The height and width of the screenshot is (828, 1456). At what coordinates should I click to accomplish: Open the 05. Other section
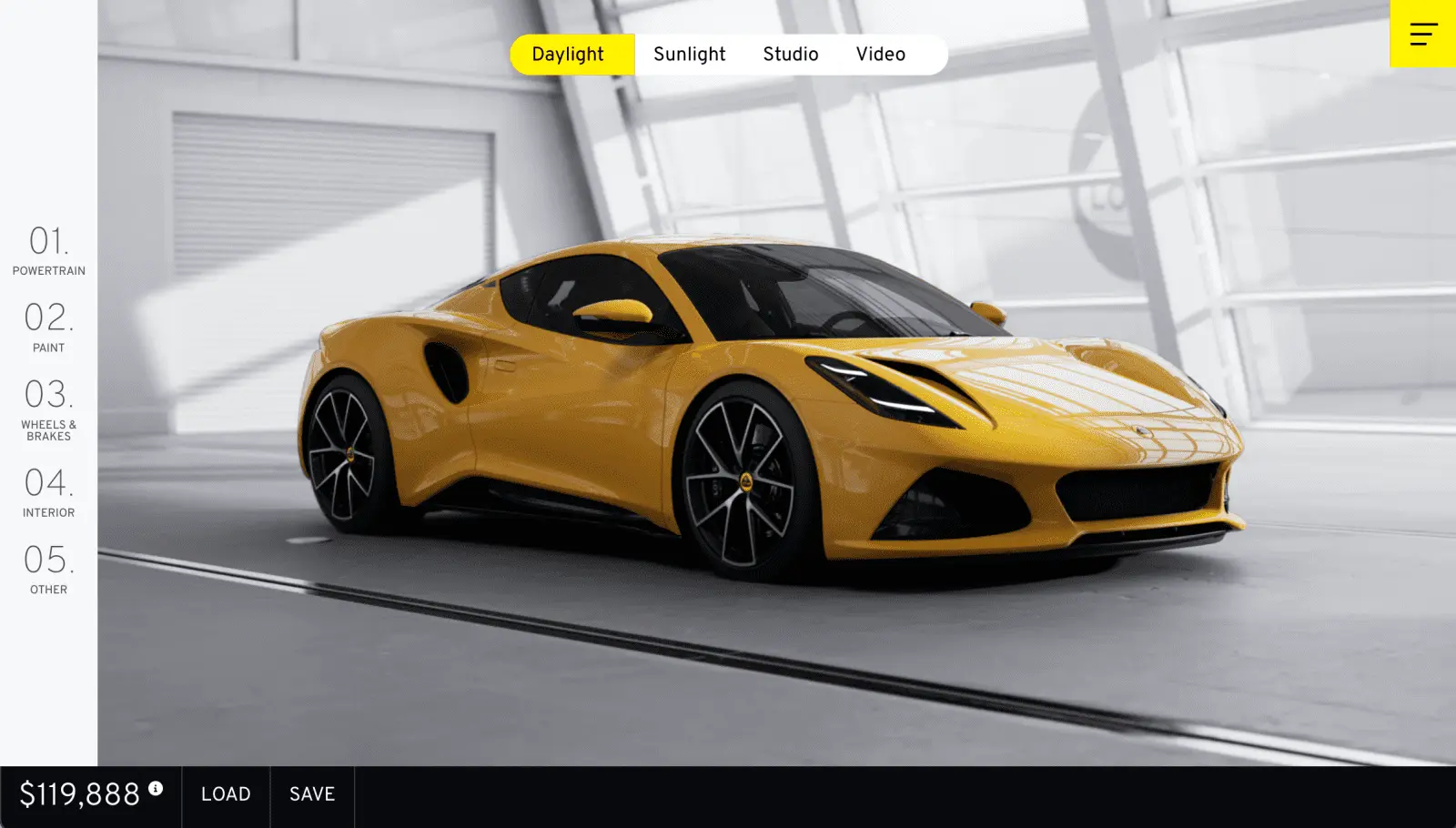tap(49, 569)
